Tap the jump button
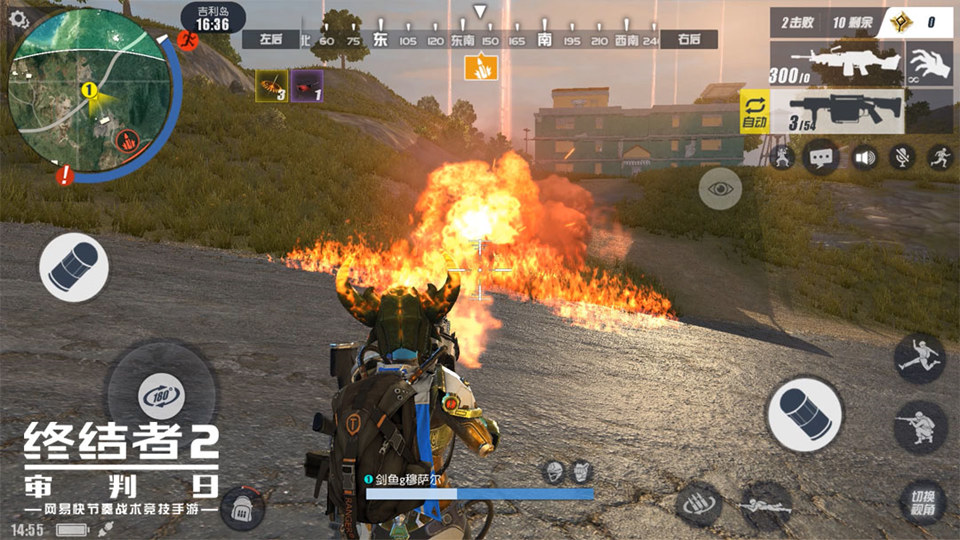The height and width of the screenshot is (540, 960). (x=919, y=359)
